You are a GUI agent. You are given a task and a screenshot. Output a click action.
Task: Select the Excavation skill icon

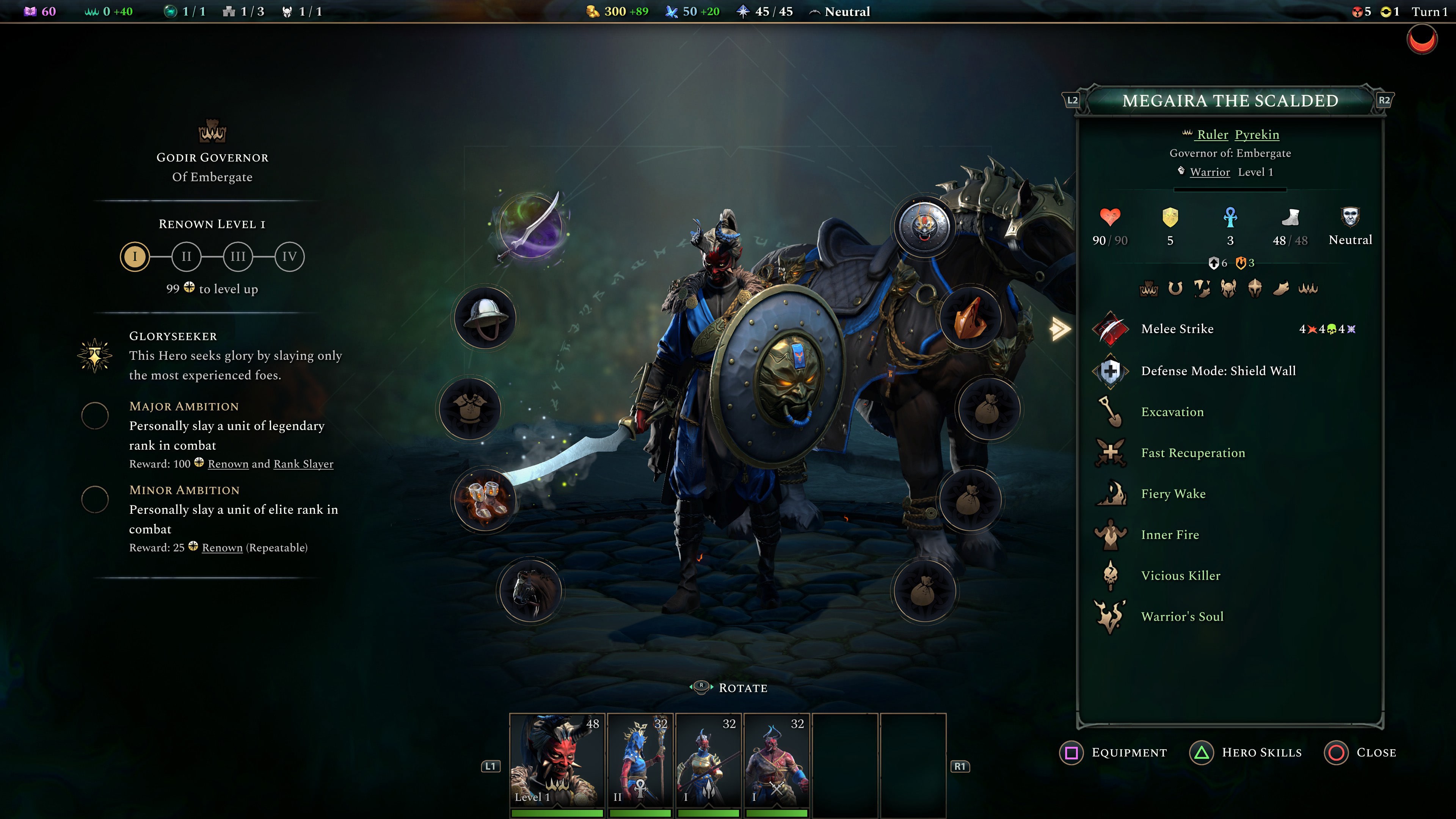coord(1111,412)
